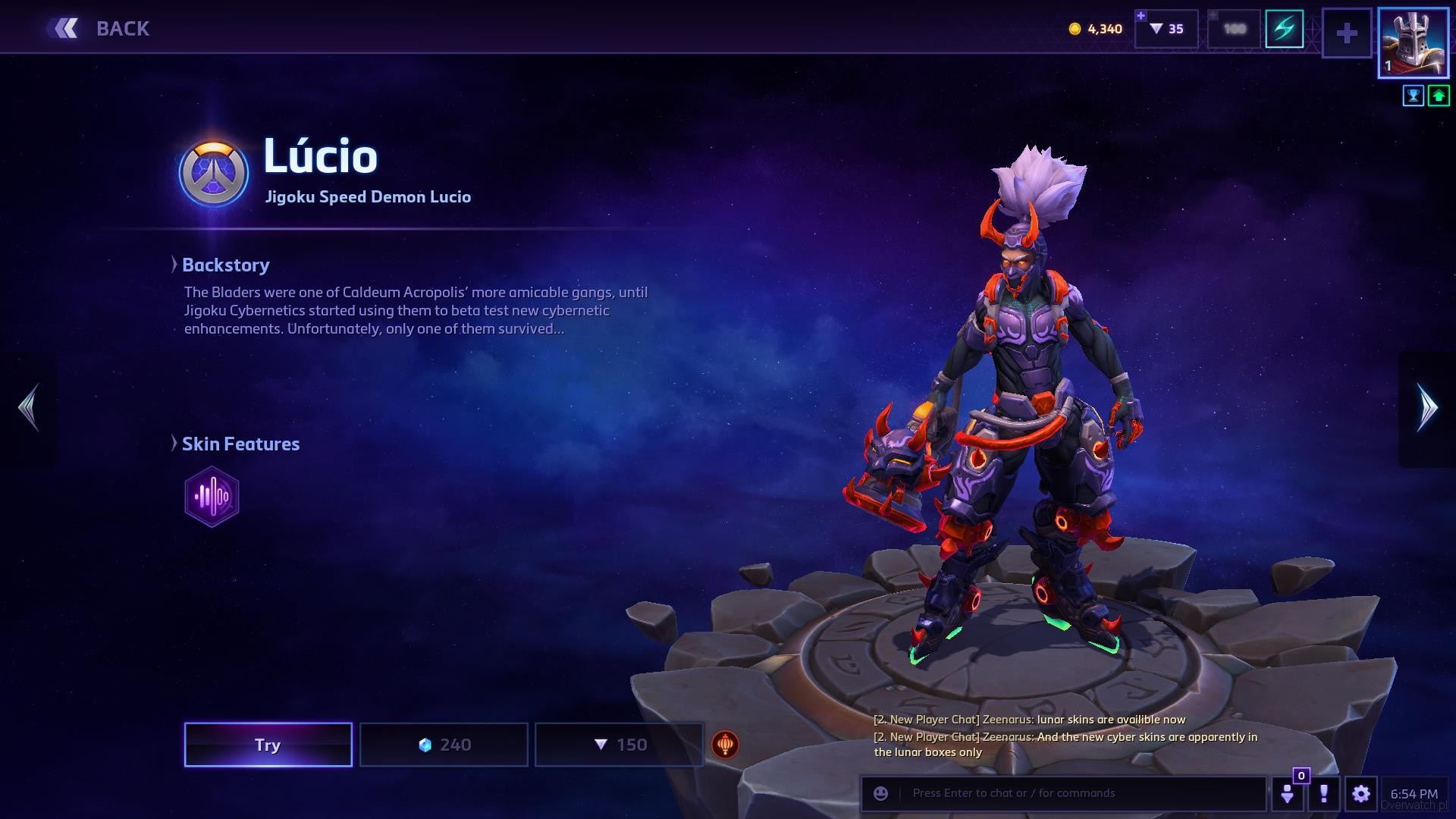Open the emoji picker in chat
The width and height of the screenshot is (1456, 819).
tap(880, 793)
